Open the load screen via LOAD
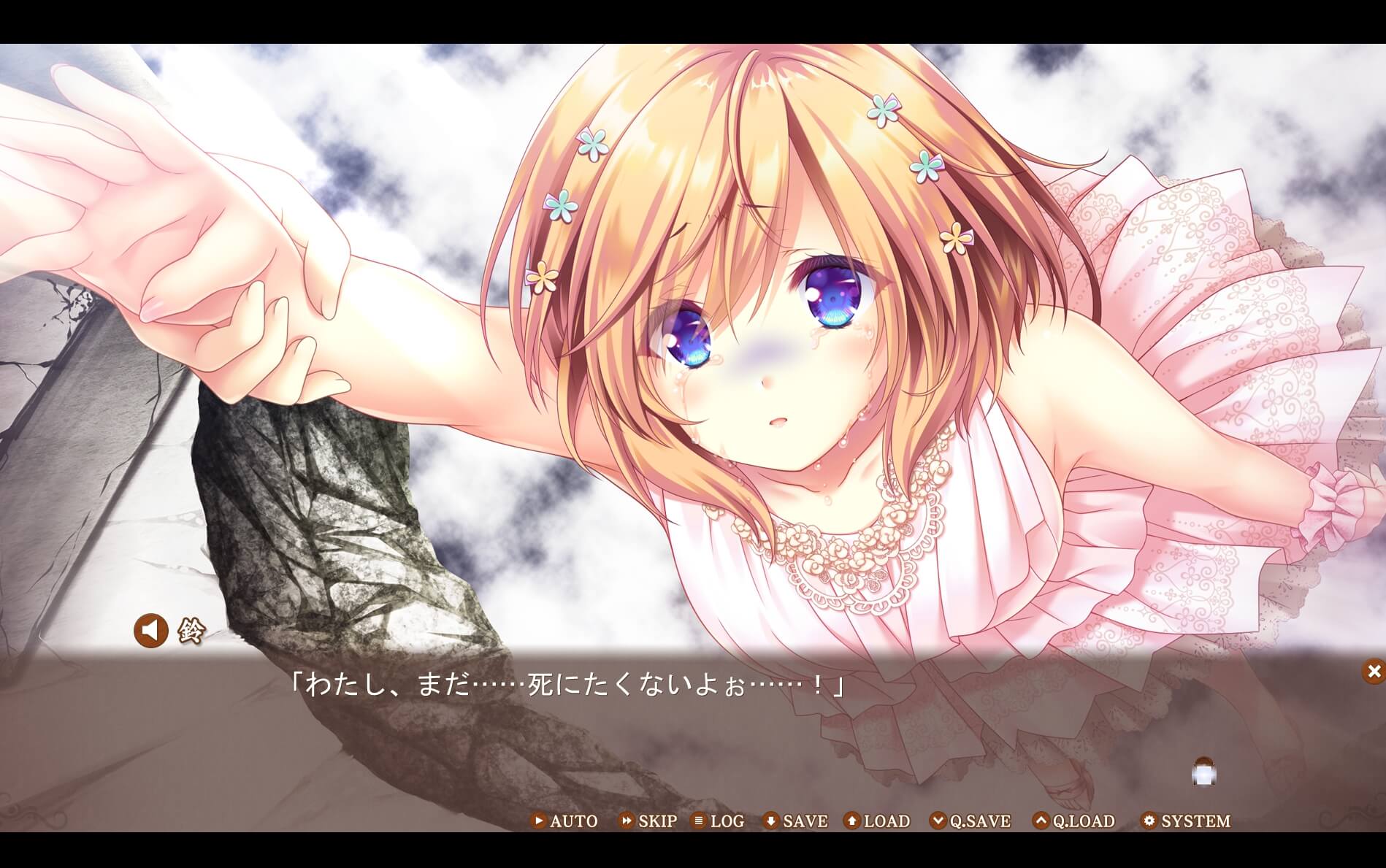 tap(886, 821)
